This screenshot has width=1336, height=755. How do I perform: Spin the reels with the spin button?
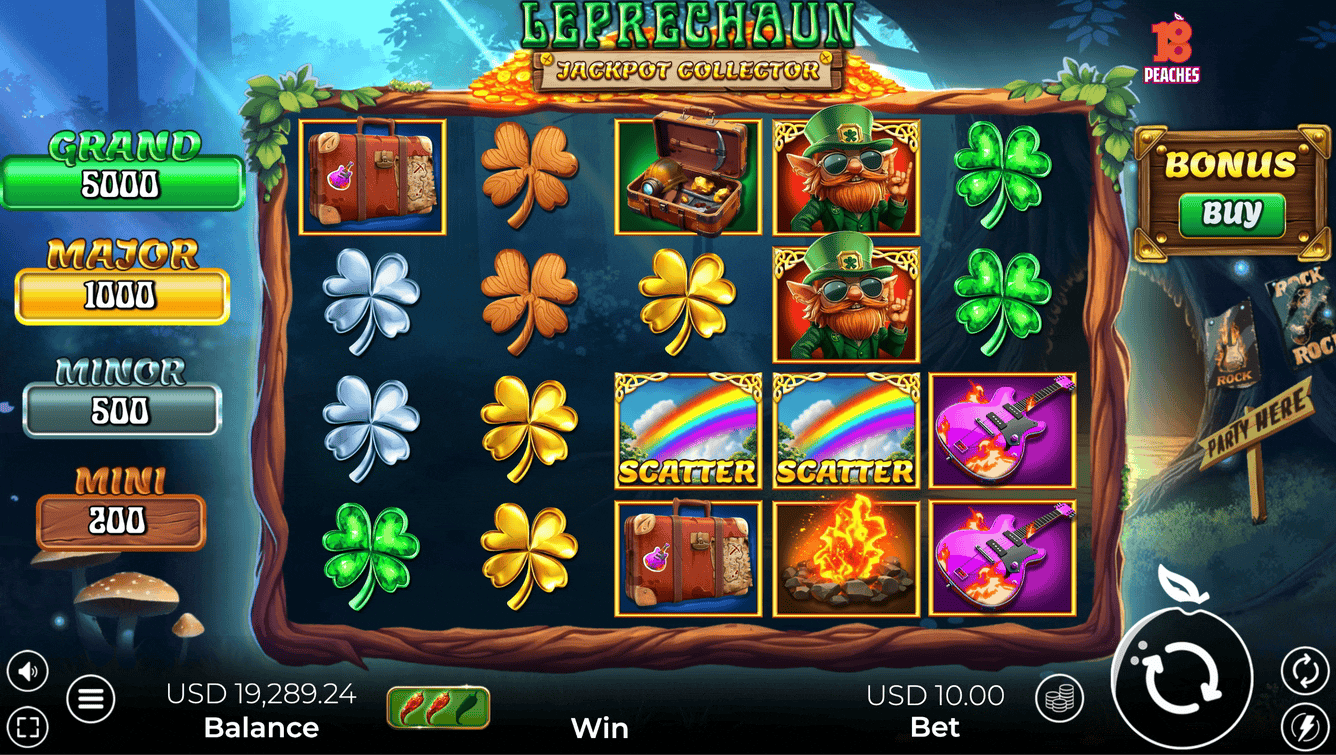coord(1183,678)
